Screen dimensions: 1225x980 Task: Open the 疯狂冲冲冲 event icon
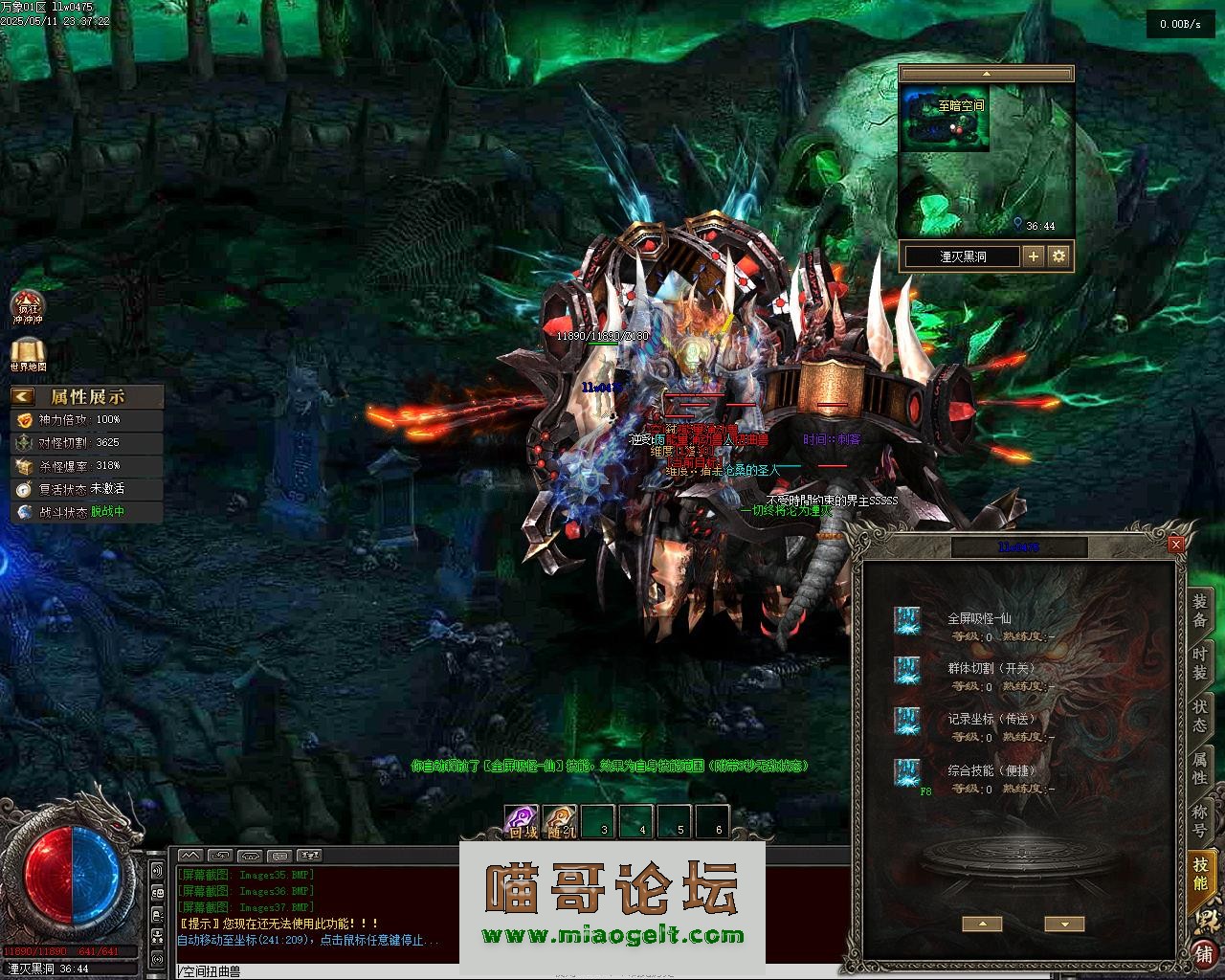tap(28, 306)
